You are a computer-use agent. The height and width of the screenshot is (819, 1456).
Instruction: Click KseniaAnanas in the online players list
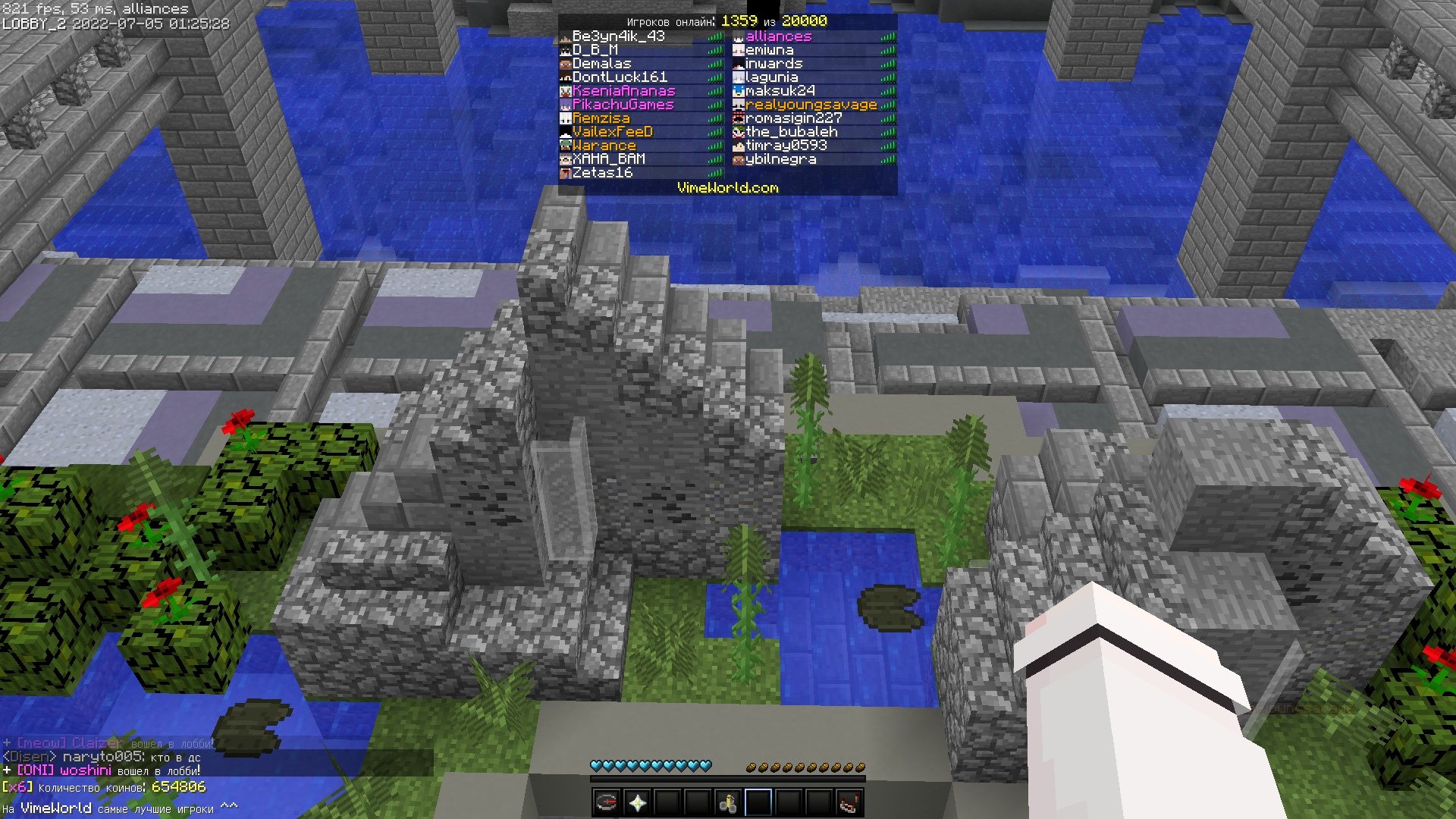[623, 91]
